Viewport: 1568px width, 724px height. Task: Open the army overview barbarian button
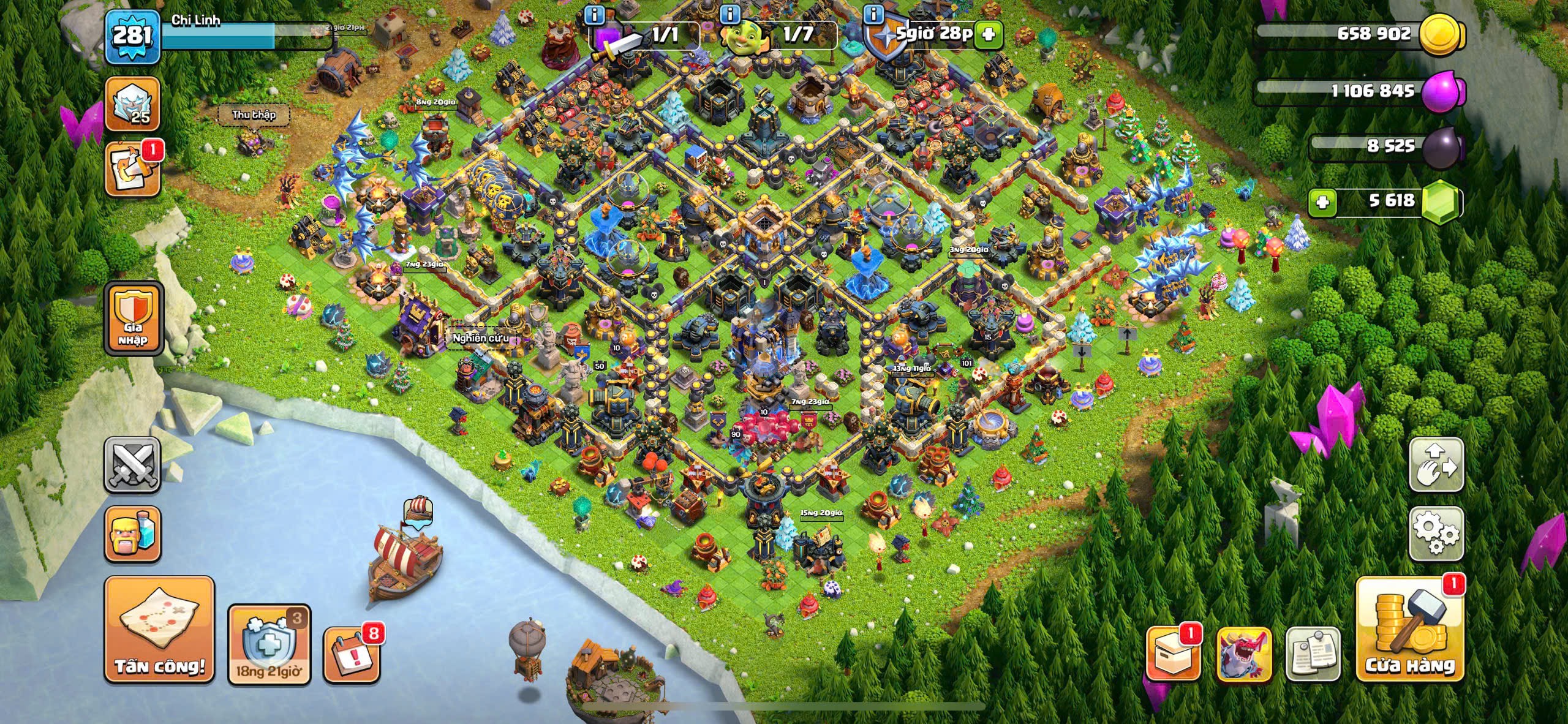pos(133,533)
